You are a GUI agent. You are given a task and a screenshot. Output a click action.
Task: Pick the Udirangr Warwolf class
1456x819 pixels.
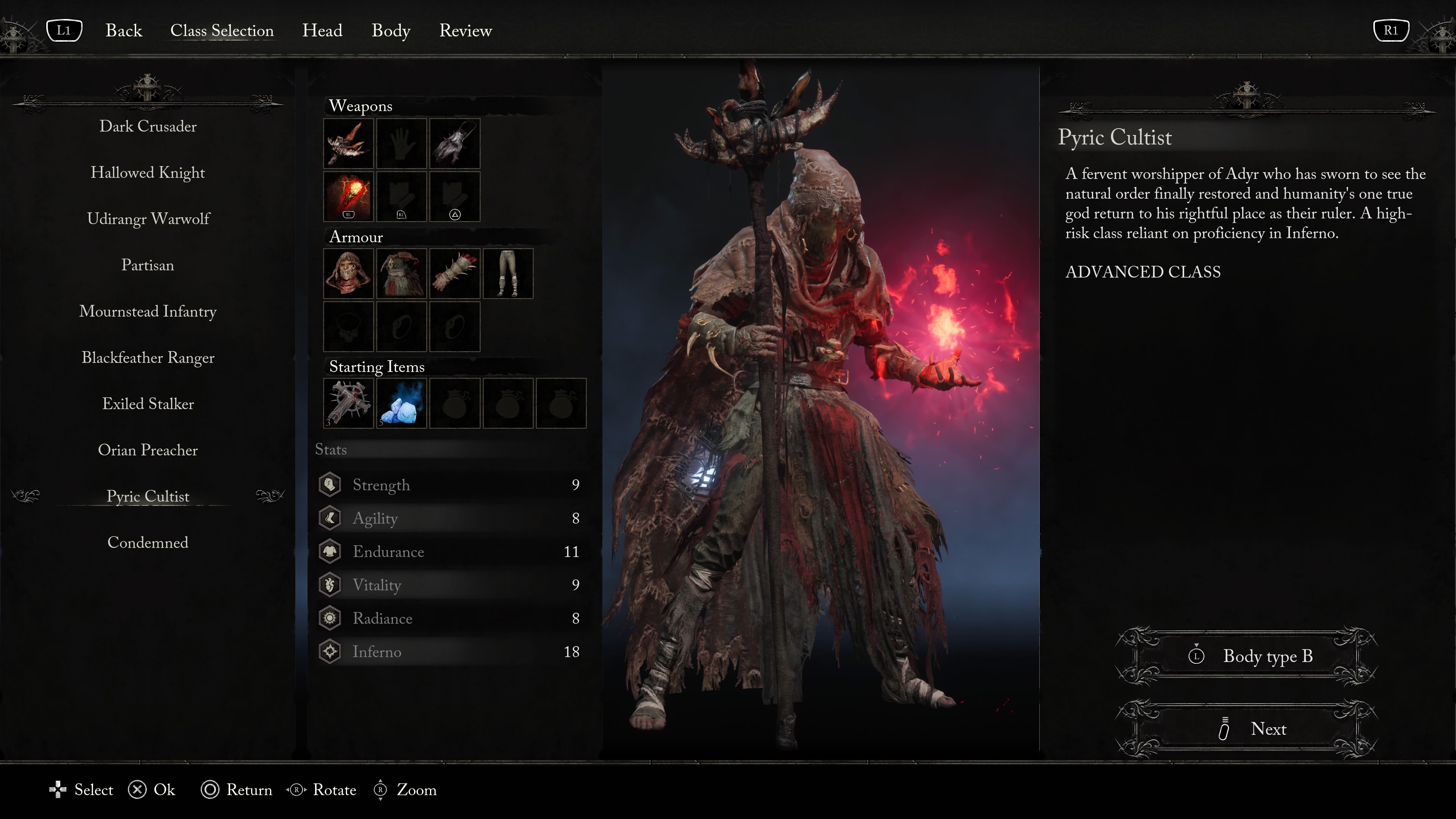pyautogui.click(x=147, y=219)
